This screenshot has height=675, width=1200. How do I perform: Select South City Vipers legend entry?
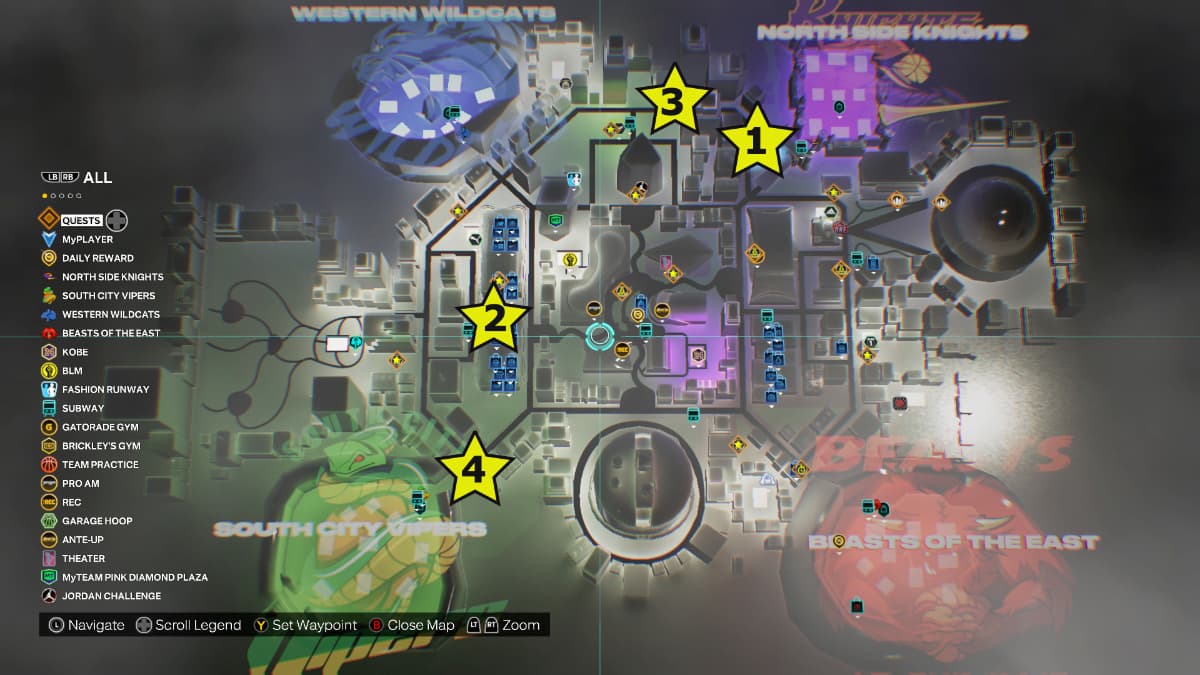(110, 296)
